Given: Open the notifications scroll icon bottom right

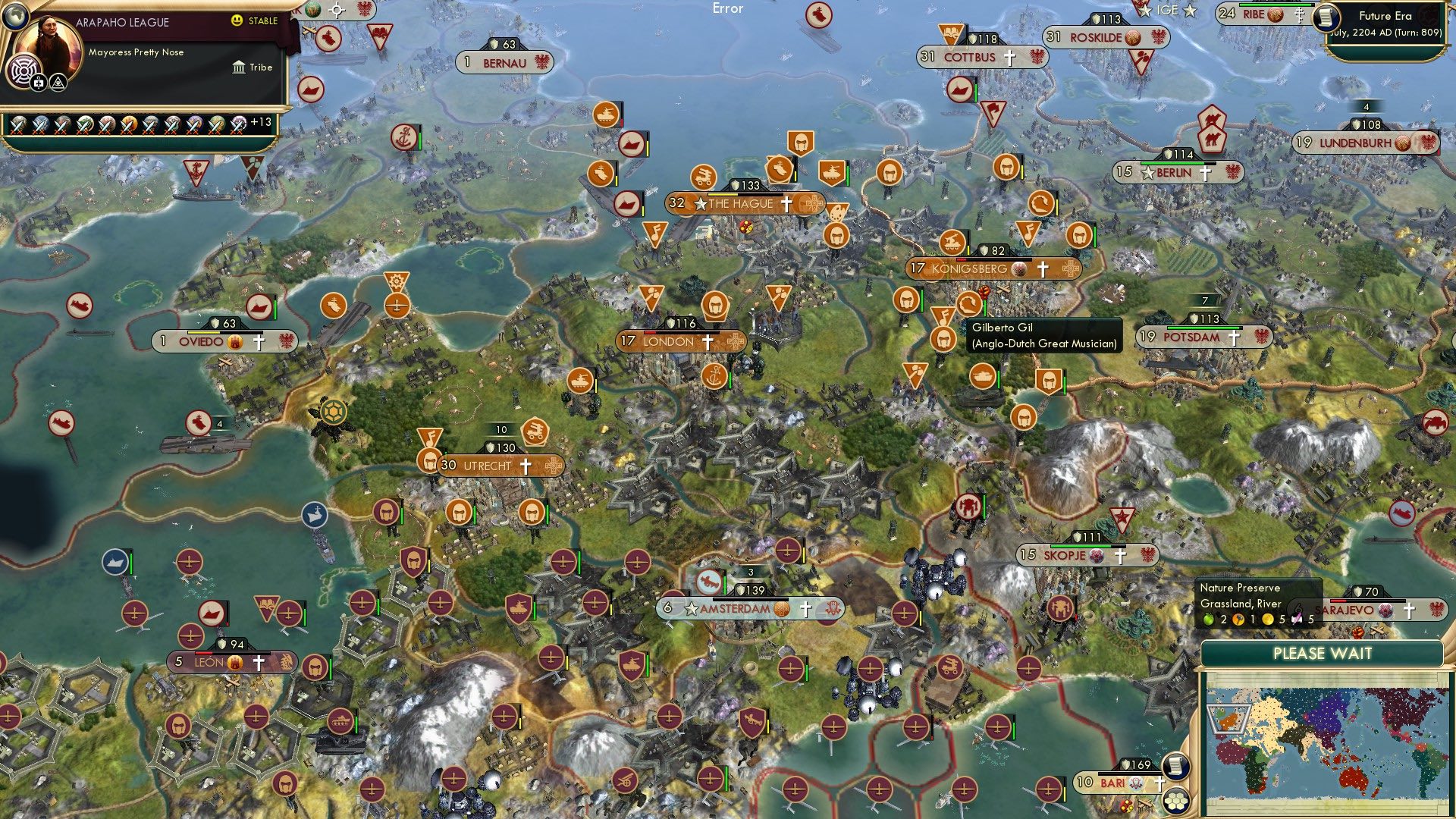Looking at the screenshot, I should click(1175, 767).
